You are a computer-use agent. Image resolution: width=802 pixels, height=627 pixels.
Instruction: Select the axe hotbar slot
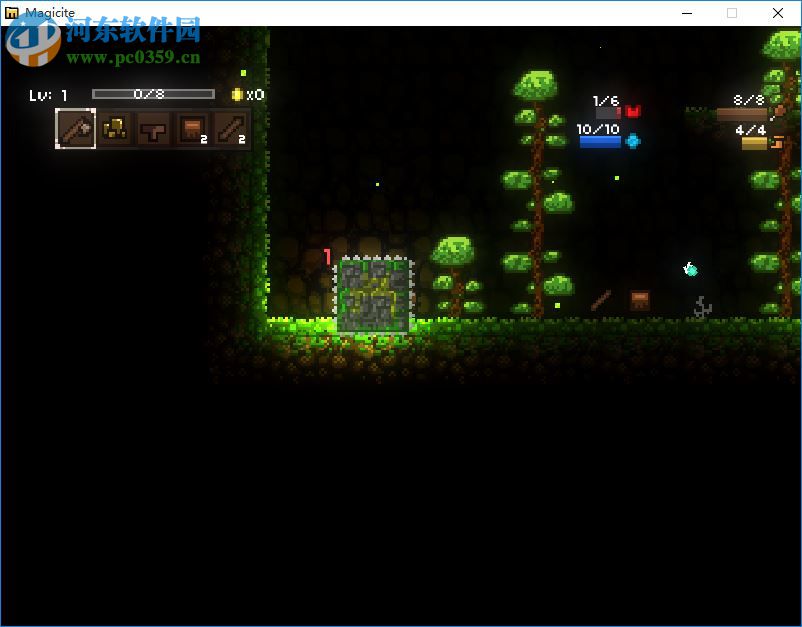(75, 129)
